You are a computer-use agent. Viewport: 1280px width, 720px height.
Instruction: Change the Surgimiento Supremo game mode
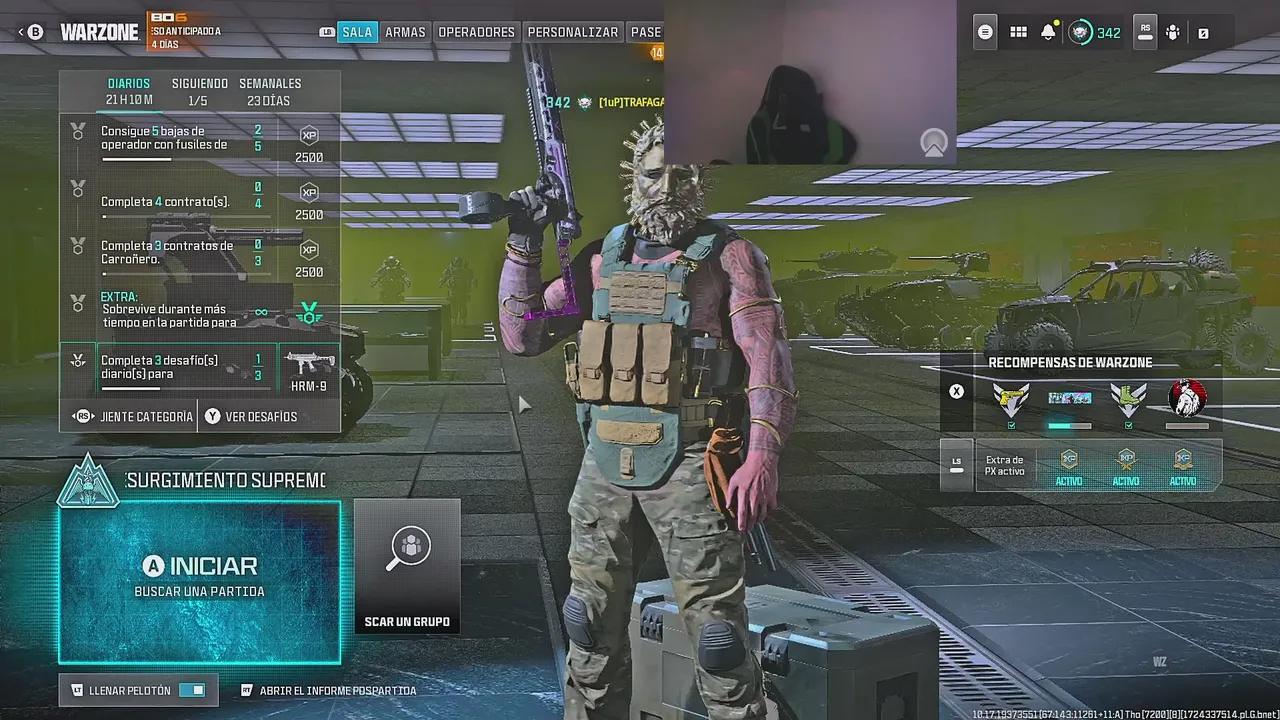(x=225, y=481)
